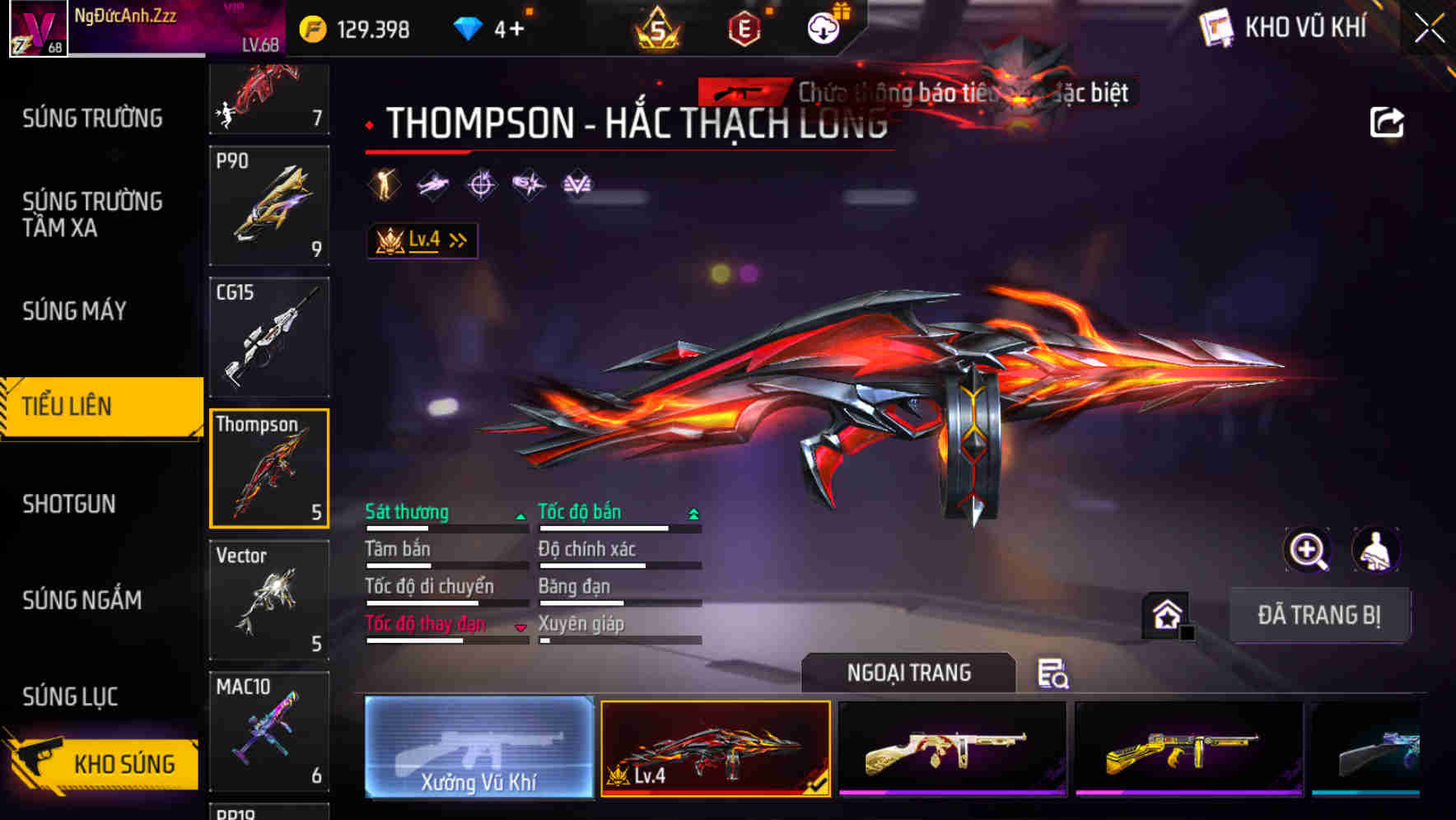Click the red E badge icon
1456x820 pixels.
click(745, 27)
